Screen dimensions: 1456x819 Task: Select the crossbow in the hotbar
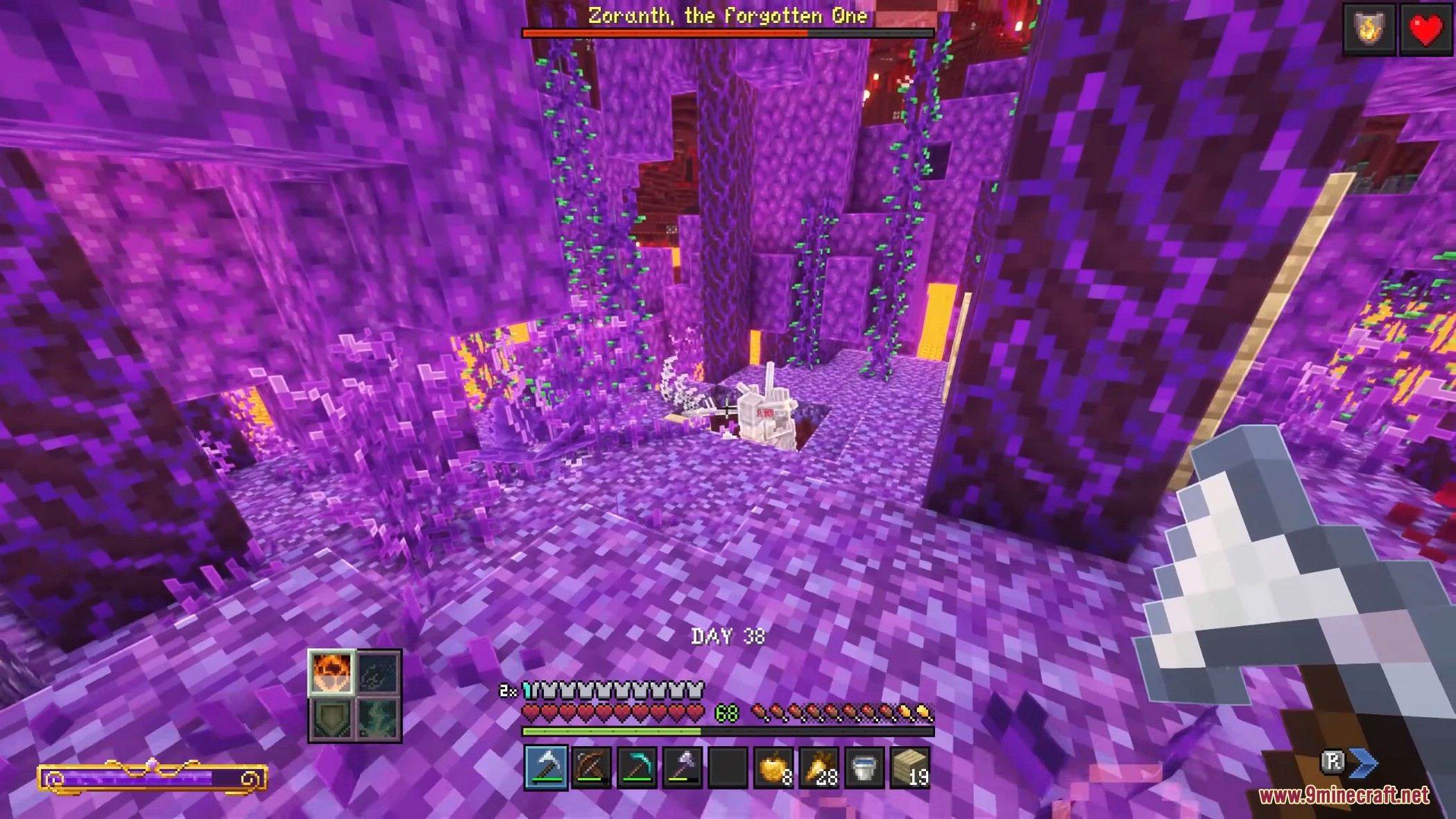(591, 767)
